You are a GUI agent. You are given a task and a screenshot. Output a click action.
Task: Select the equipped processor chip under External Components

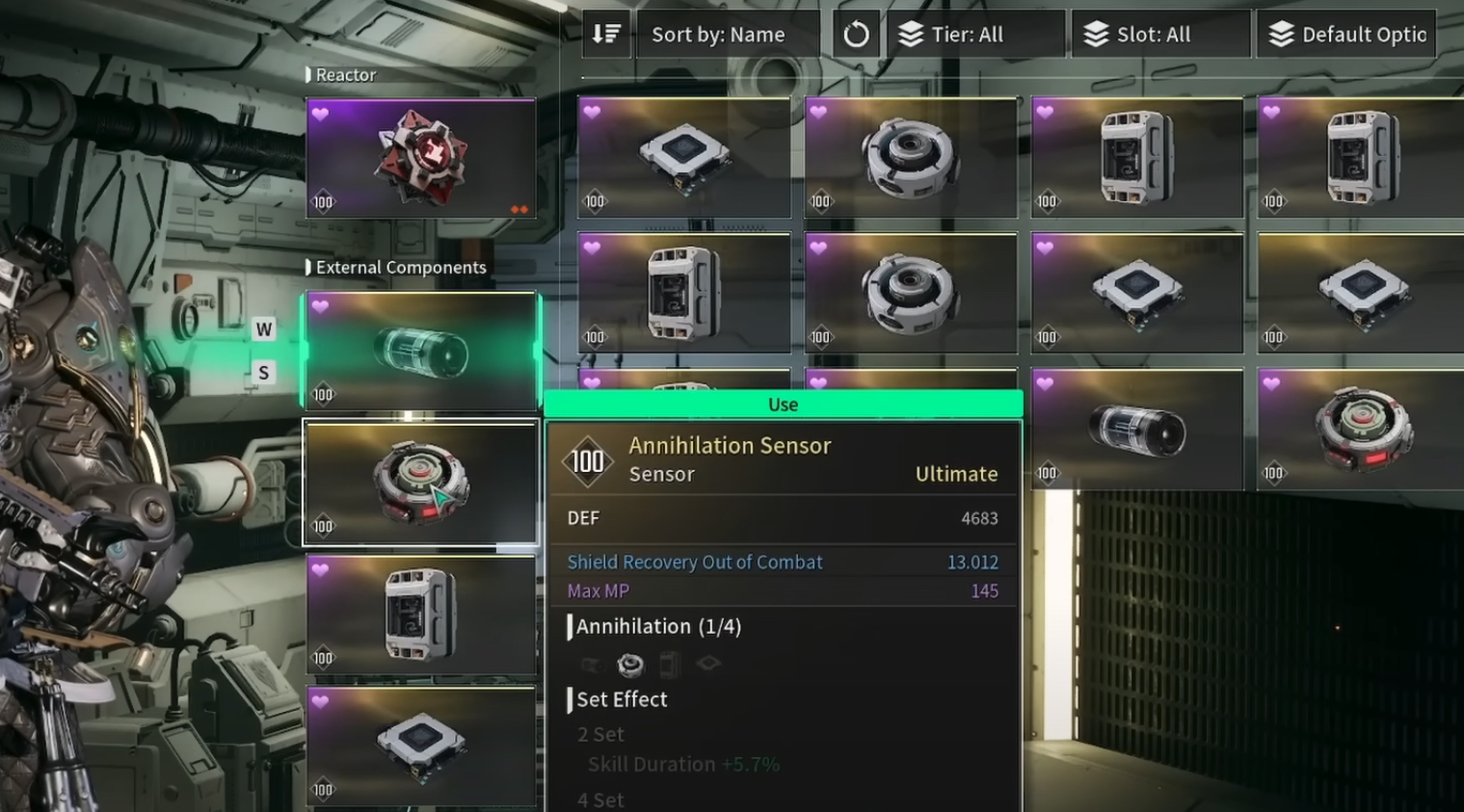421,746
